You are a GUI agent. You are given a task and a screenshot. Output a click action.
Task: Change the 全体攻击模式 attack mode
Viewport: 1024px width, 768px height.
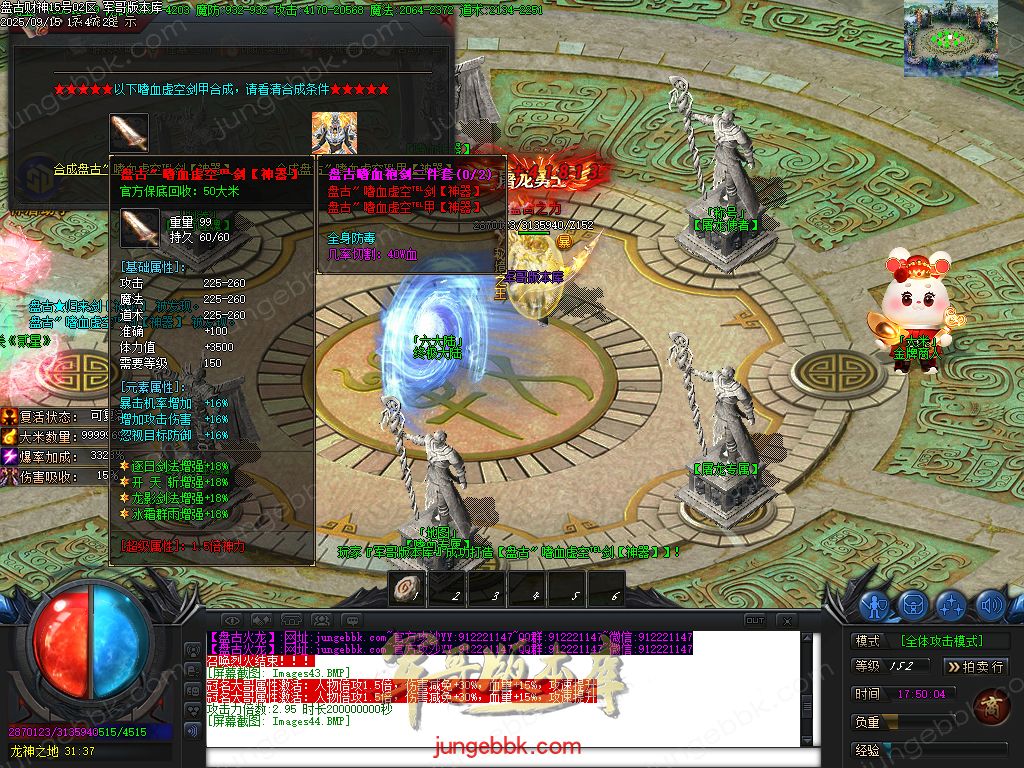(941, 641)
